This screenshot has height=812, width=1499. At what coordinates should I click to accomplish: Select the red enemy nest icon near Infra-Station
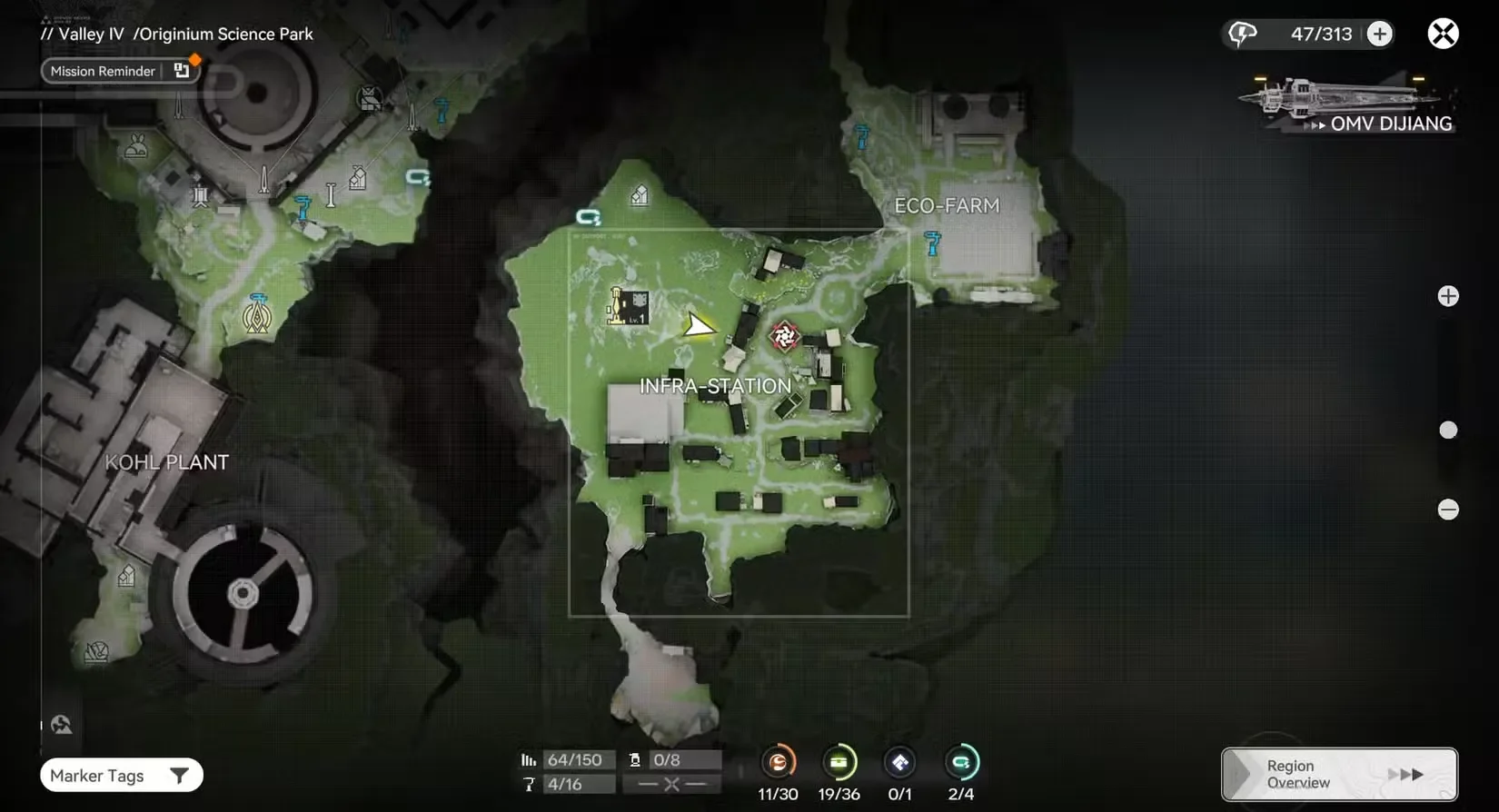coord(783,336)
